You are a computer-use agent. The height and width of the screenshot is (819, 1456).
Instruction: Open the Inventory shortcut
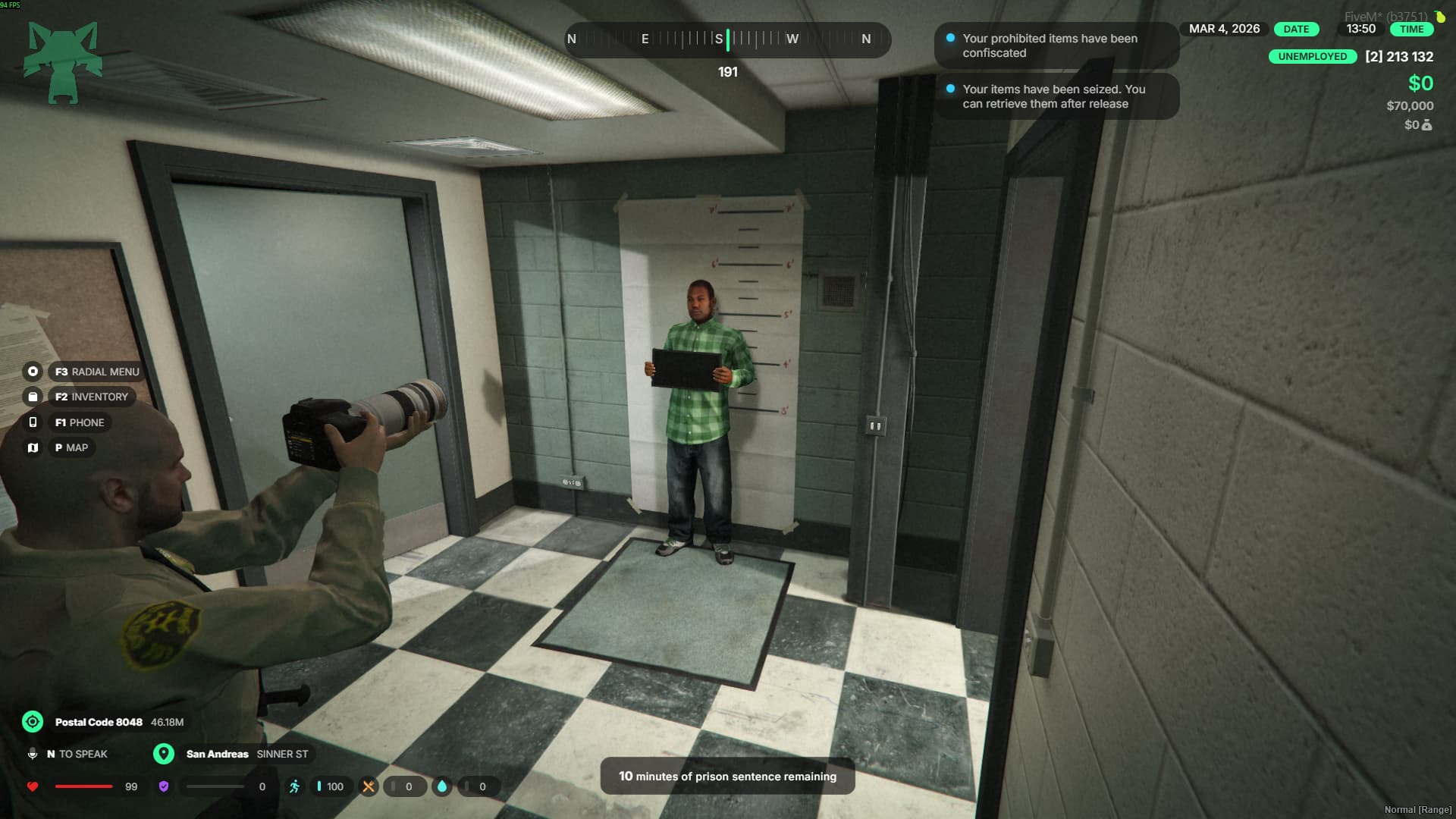coord(91,397)
